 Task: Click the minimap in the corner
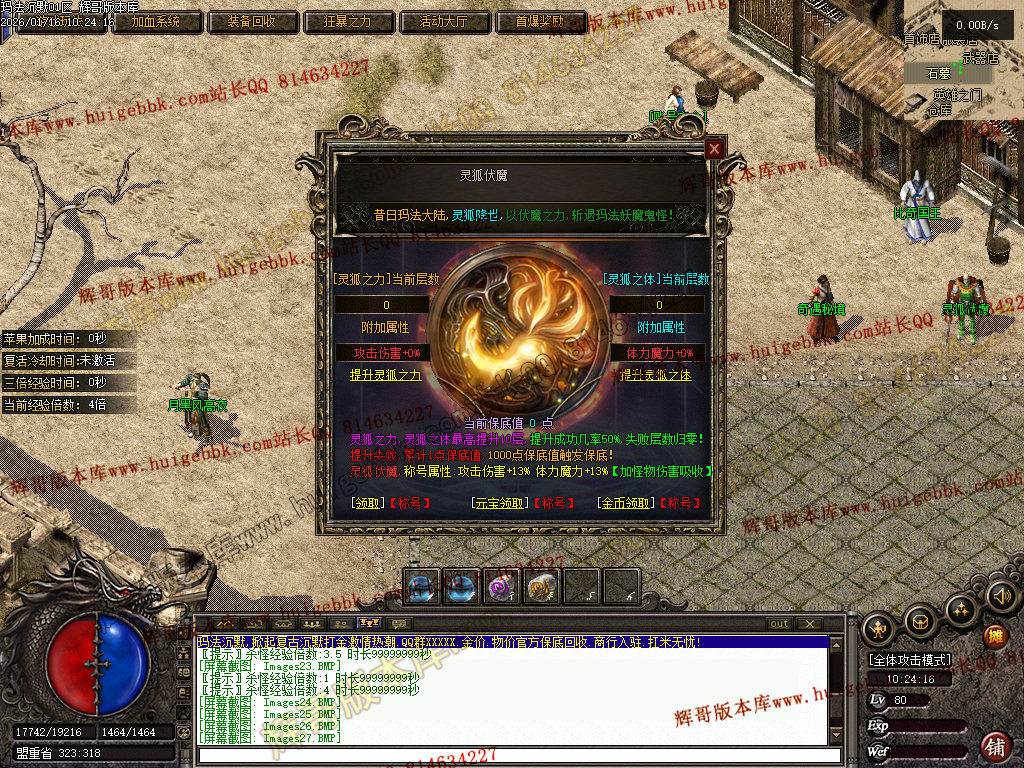click(963, 60)
